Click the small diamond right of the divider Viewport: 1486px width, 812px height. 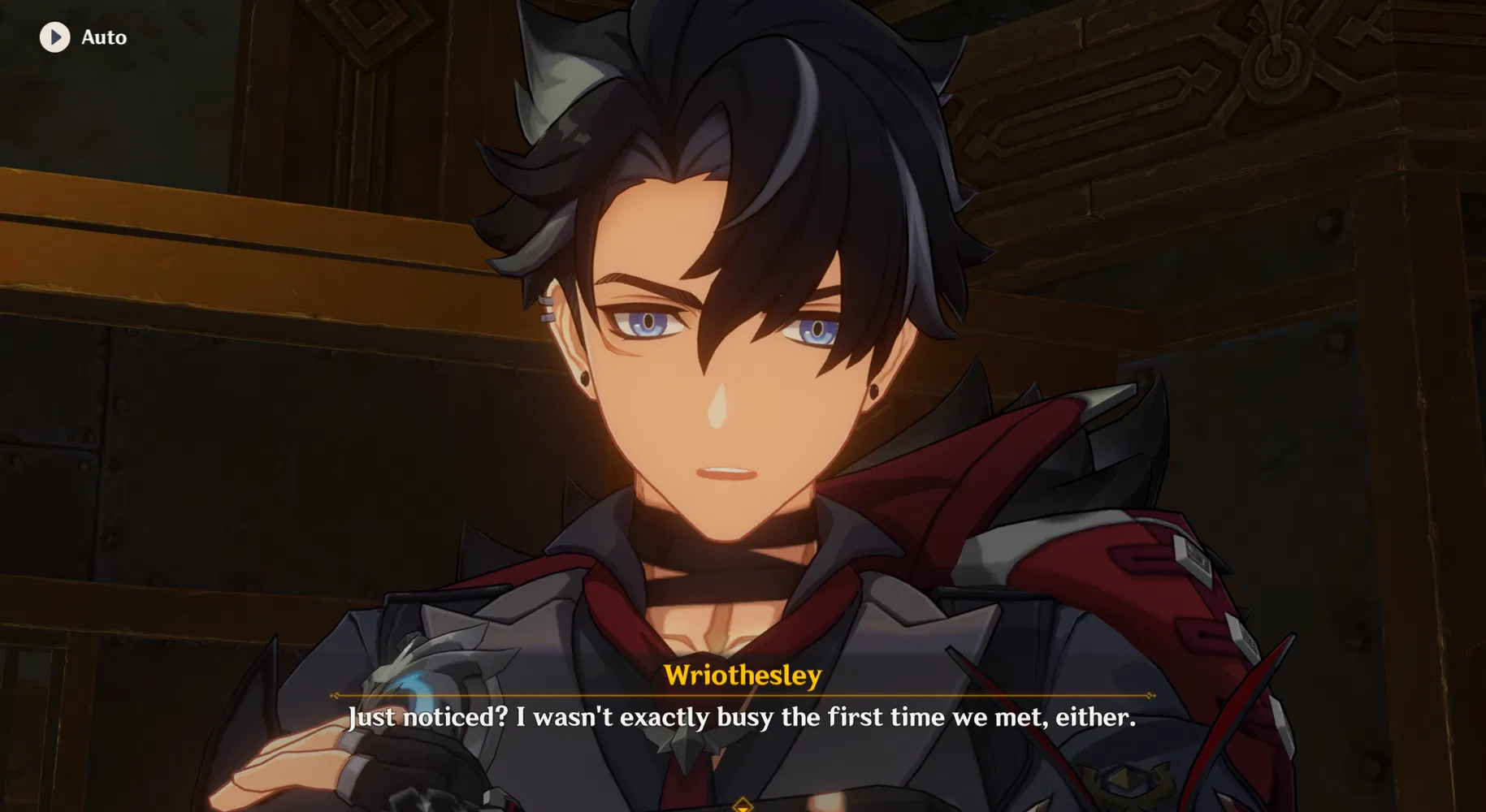(x=1149, y=696)
